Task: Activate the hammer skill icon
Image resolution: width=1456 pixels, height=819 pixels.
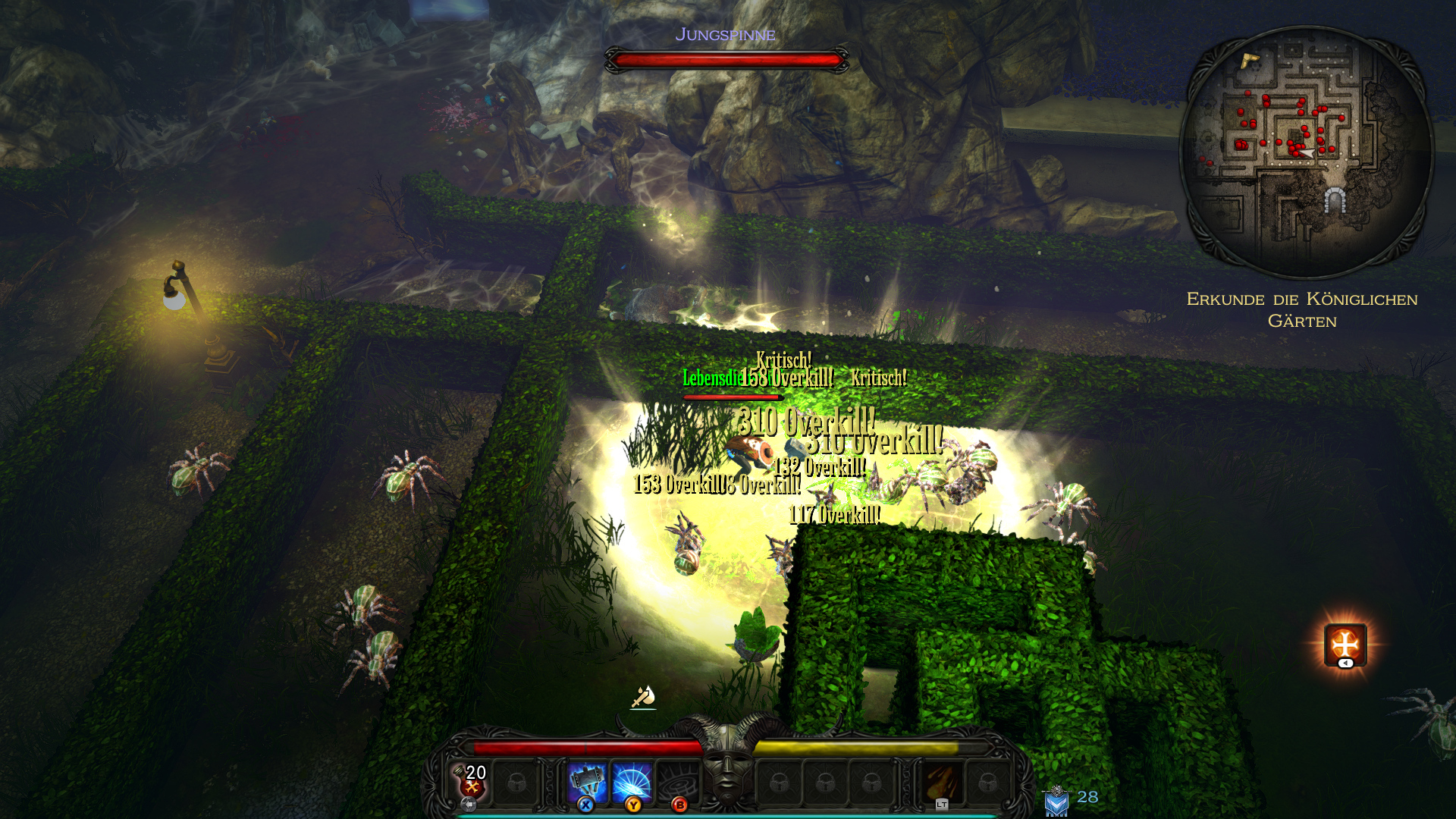Action: click(x=588, y=782)
